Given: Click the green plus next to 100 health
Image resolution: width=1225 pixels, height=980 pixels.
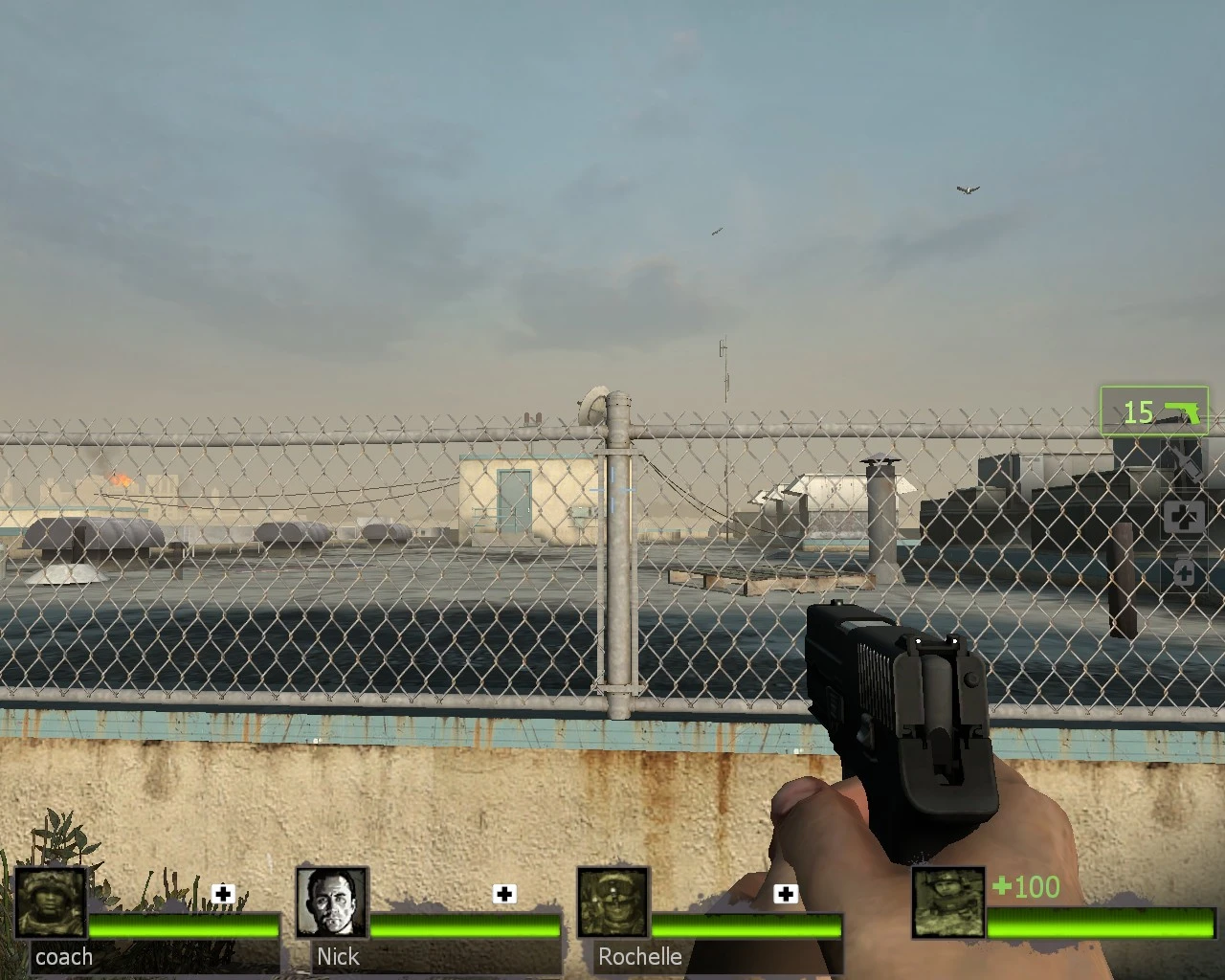Looking at the screenshot, I should tap(1001, 887).
